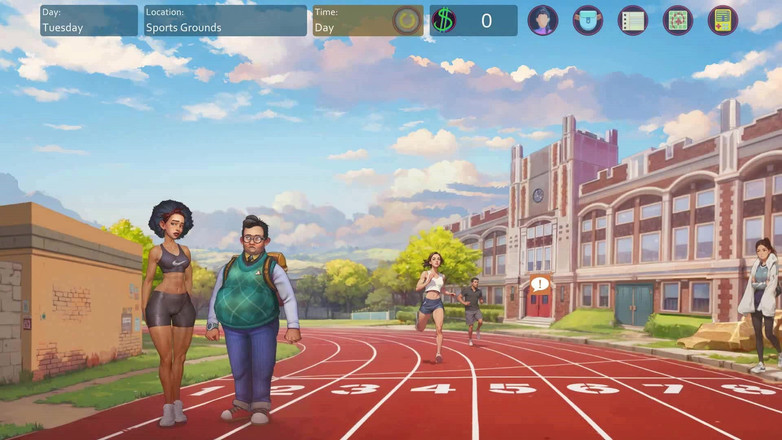Open the notebook journal icon
The image size is (782, 440).
[x=633, y=20]
